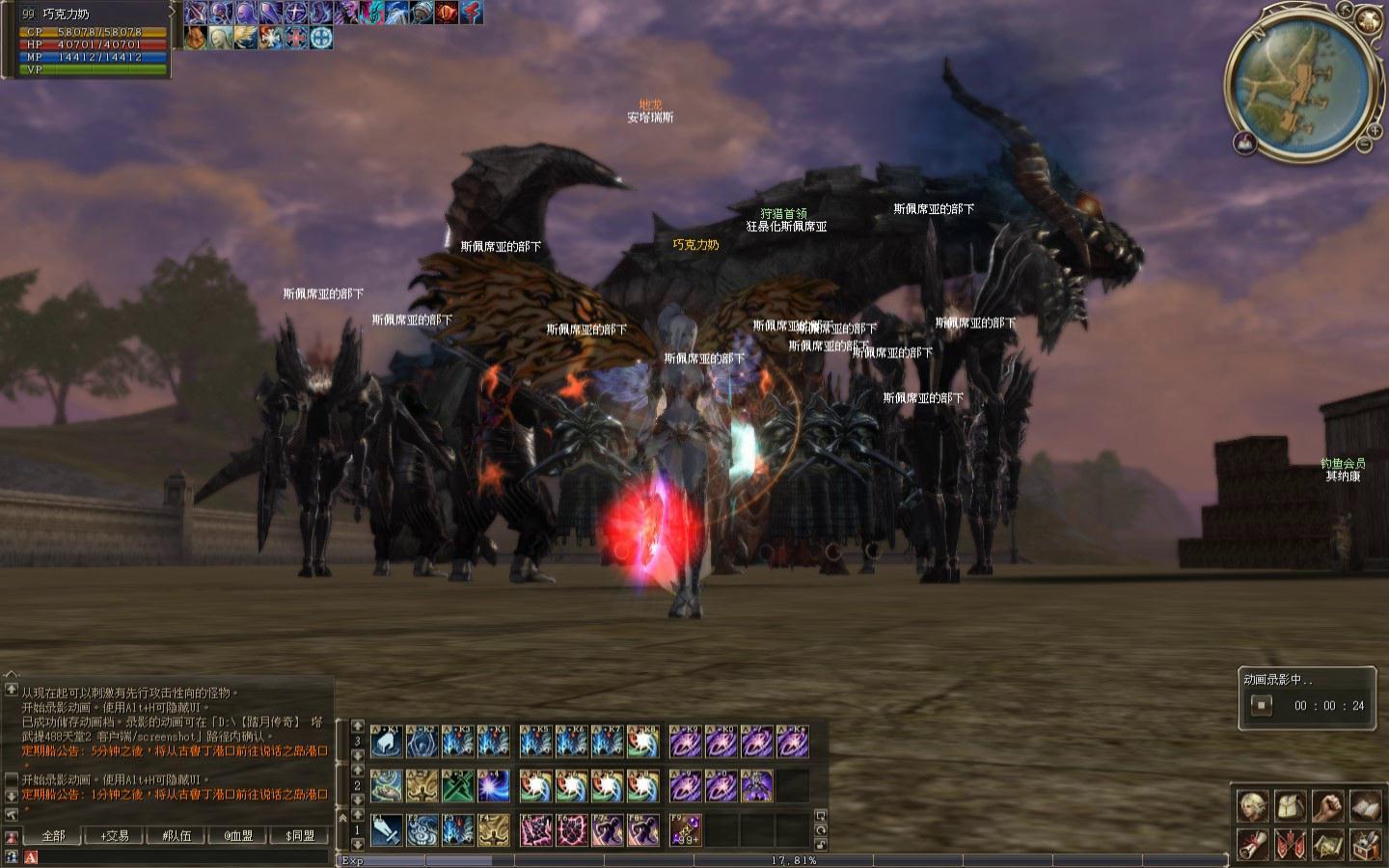
Task: Open the inventory bag icon
Action: point(1290,806)
